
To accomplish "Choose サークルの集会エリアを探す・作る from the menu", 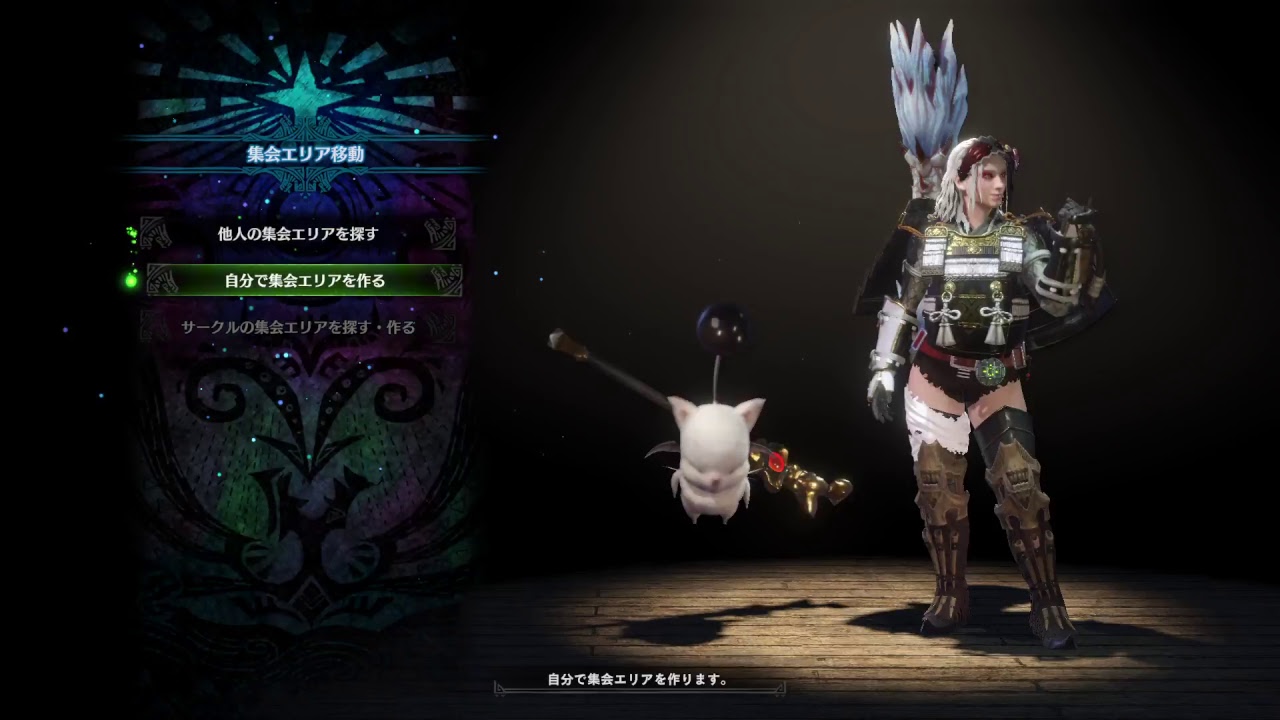I will point(300,325).
